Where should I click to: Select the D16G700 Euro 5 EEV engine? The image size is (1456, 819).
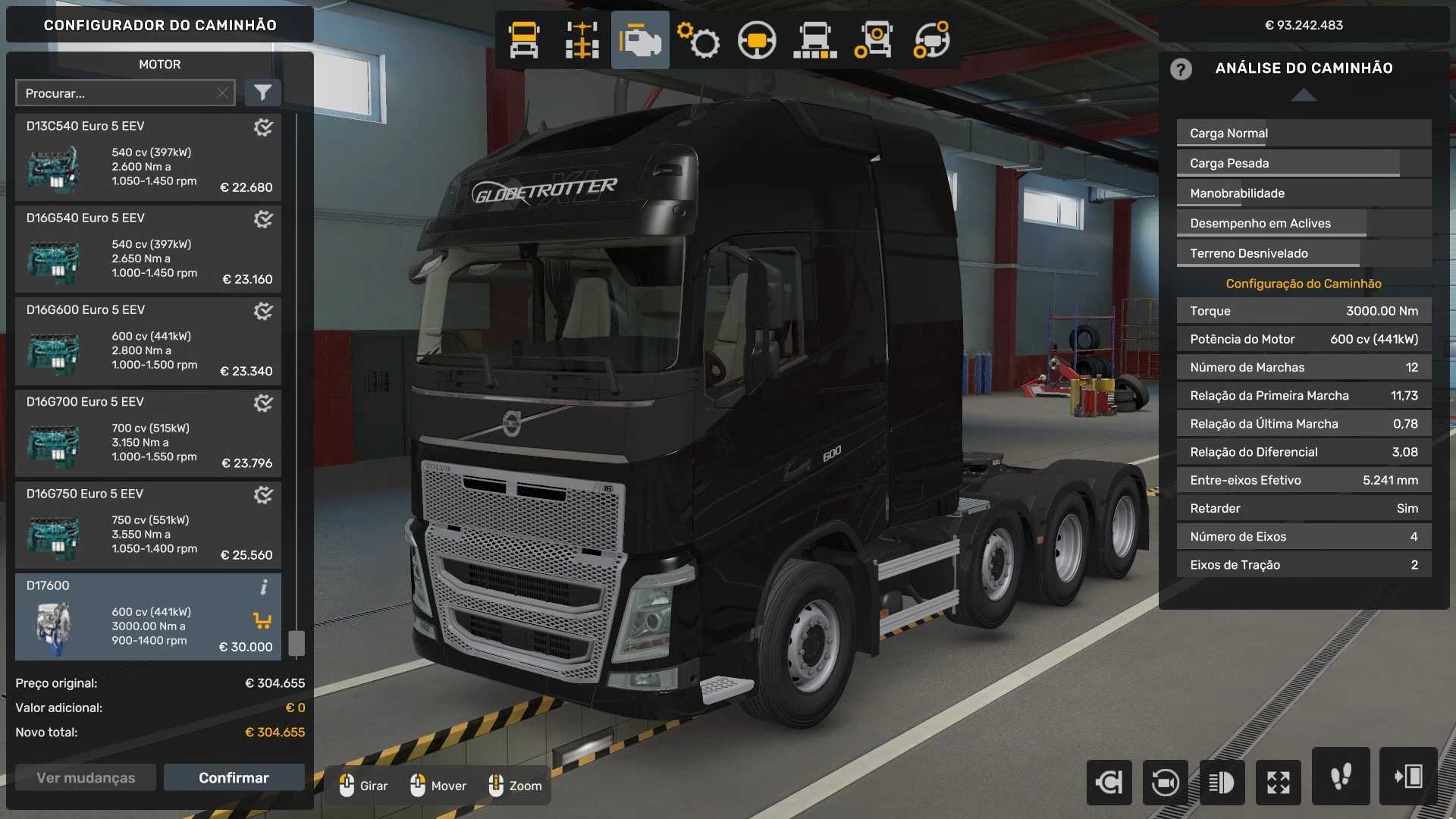148,433
